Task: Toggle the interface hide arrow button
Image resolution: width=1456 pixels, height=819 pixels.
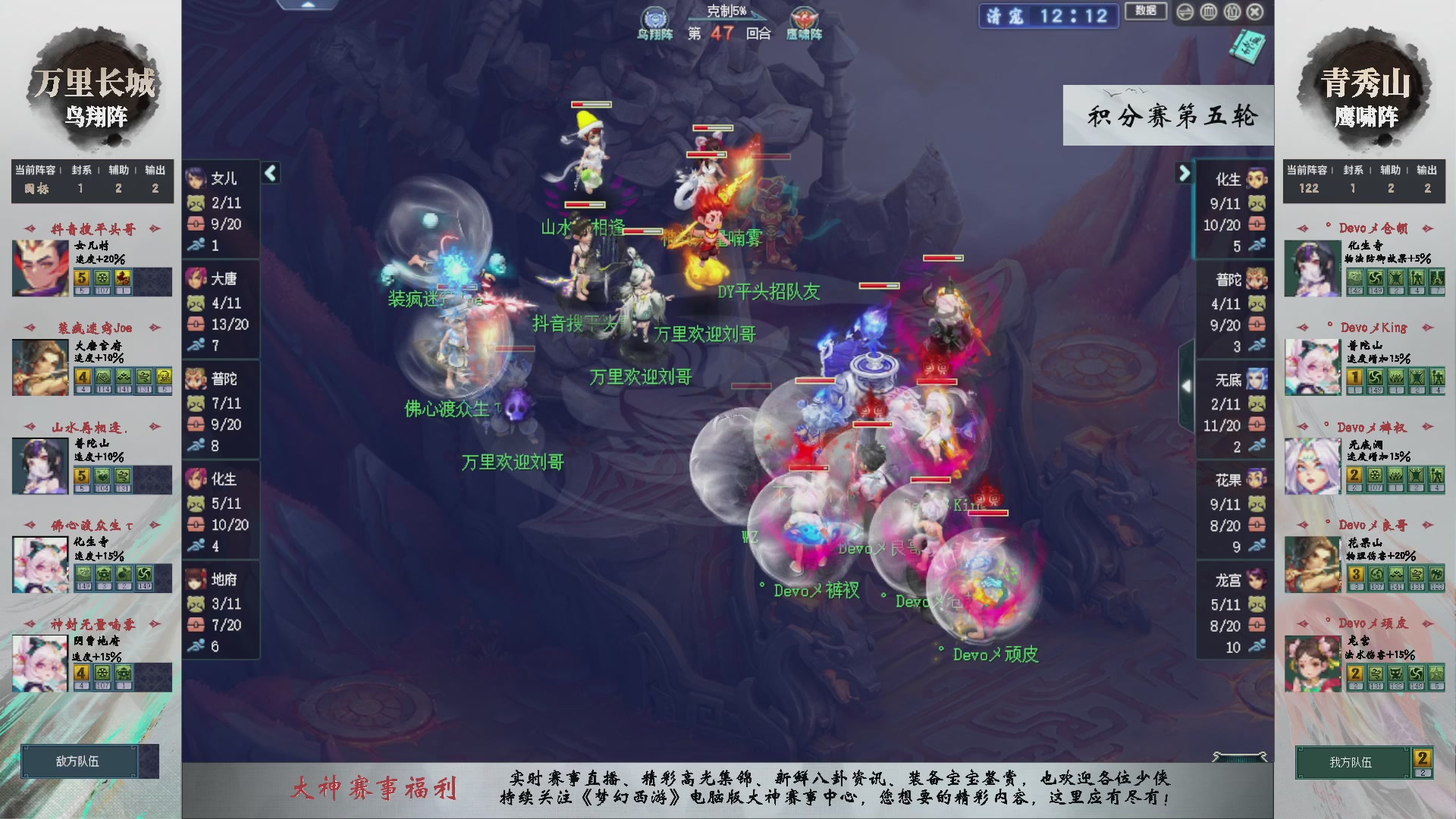Action: pyautogui.click(x=1185, y=12)
